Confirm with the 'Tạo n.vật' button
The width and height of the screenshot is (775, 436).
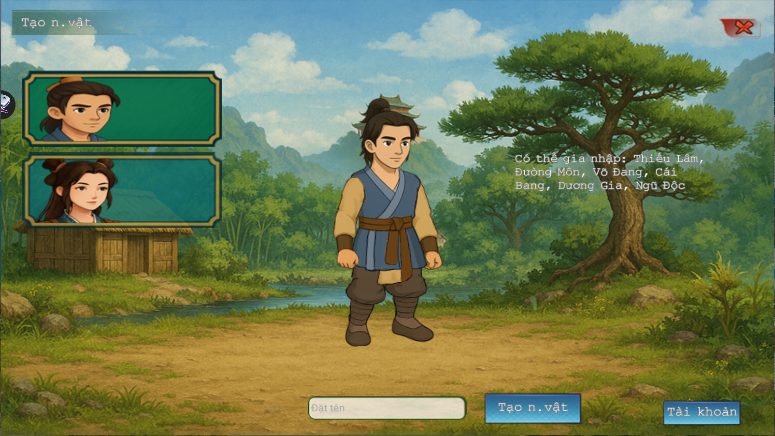click(532, 407)
